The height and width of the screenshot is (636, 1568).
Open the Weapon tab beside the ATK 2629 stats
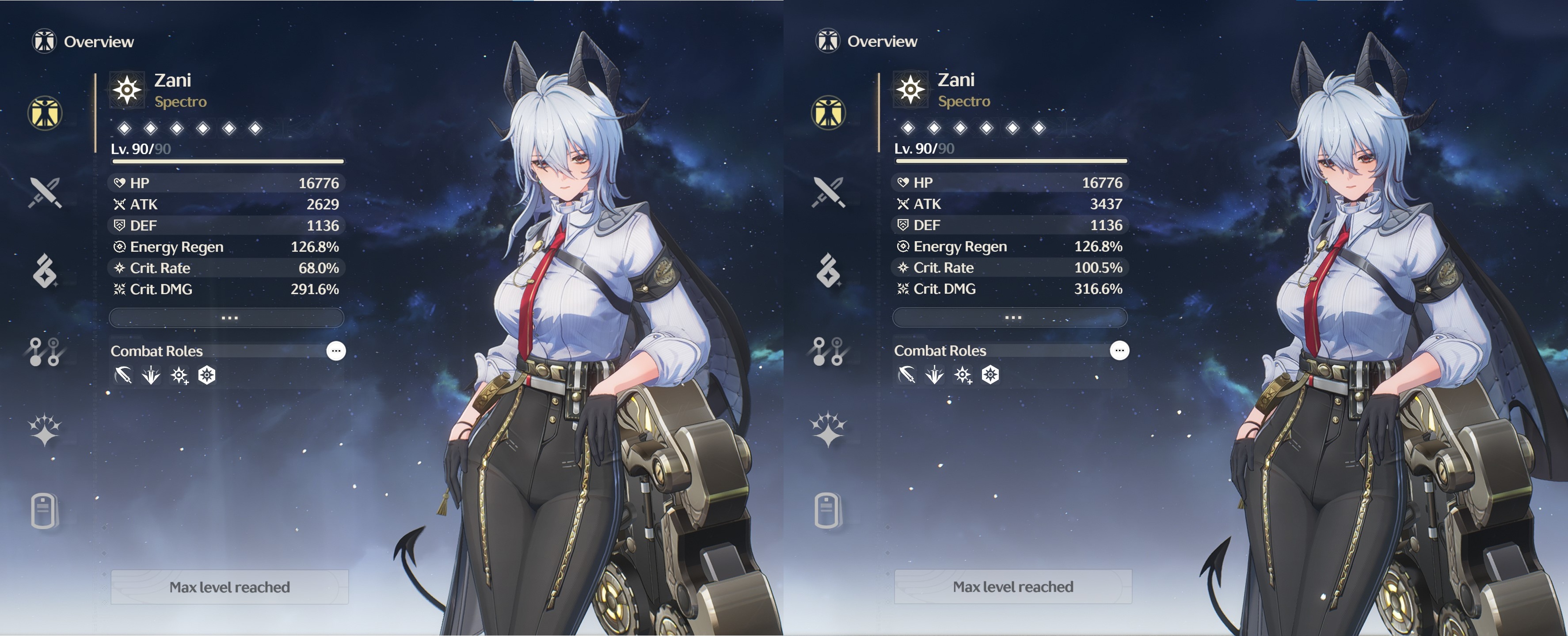pos(45,193)
